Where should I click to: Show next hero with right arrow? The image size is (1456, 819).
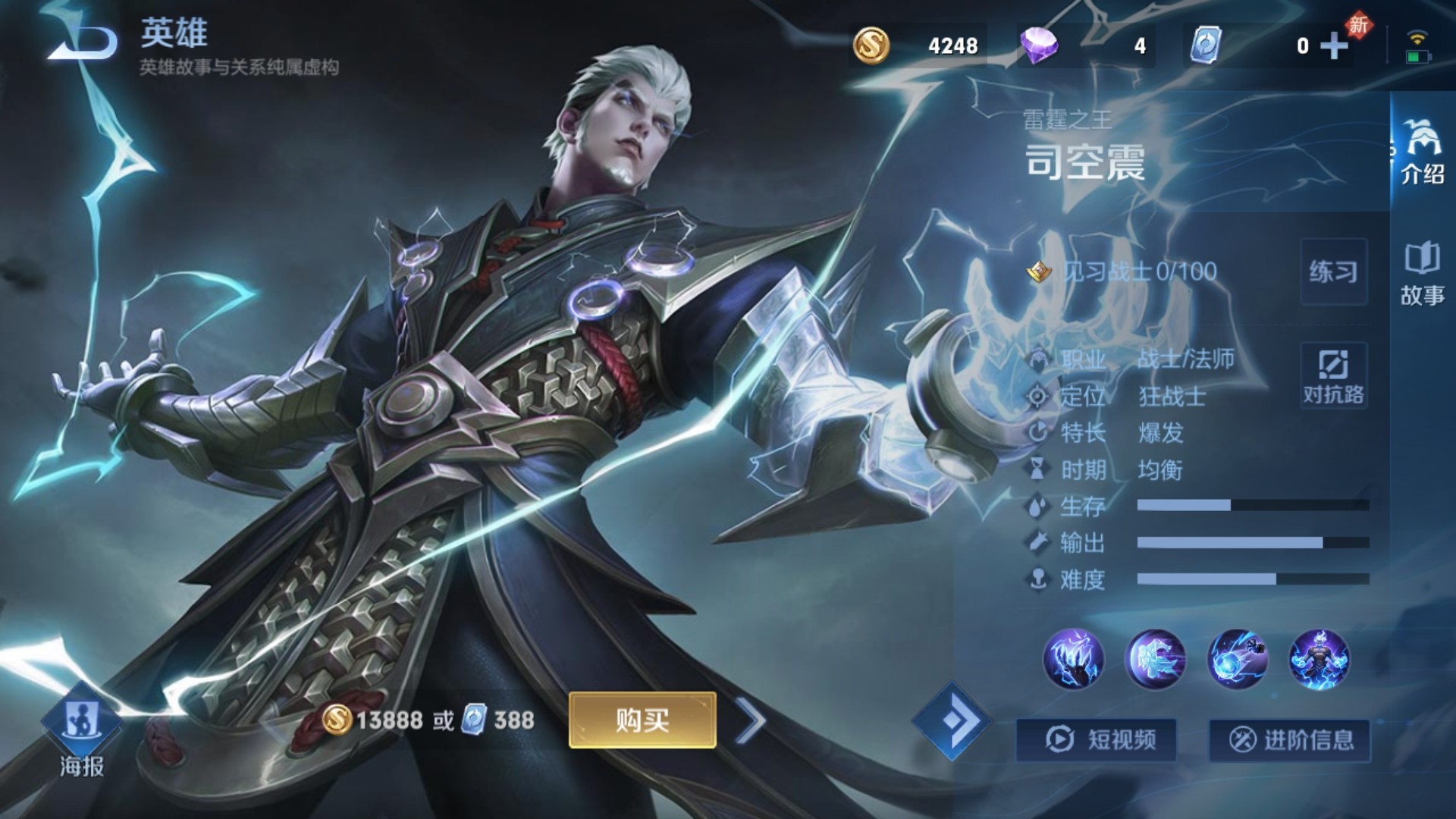pos(750,721)
